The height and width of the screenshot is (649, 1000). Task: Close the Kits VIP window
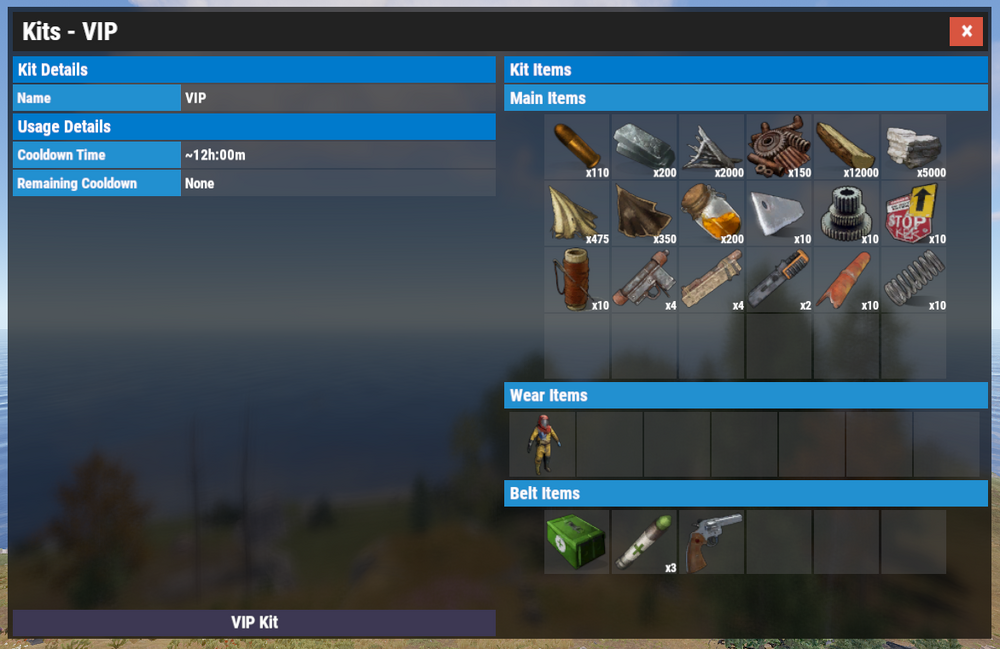(x=966, y=32)
